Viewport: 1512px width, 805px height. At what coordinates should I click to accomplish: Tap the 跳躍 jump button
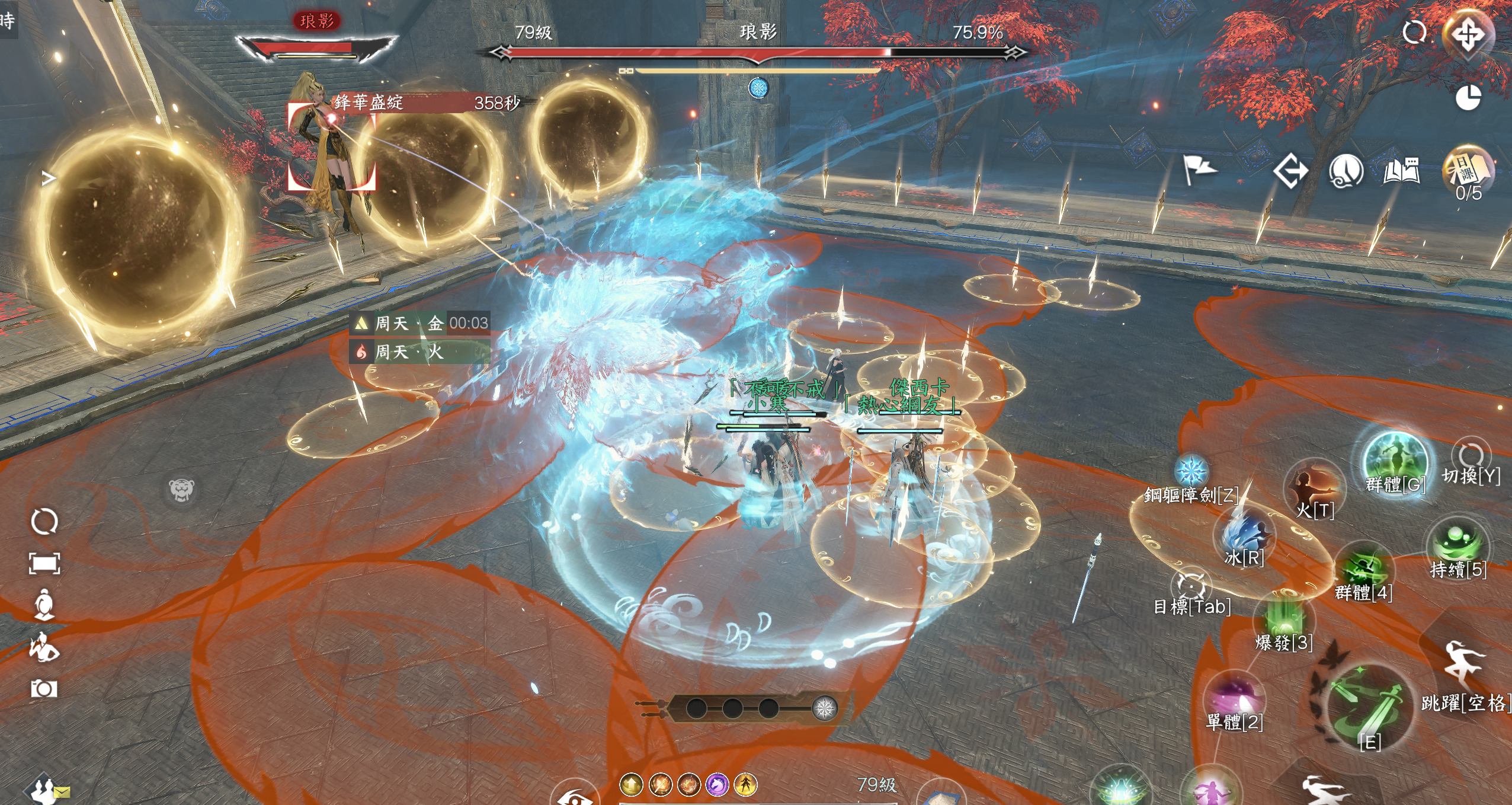pos(1463,664)
